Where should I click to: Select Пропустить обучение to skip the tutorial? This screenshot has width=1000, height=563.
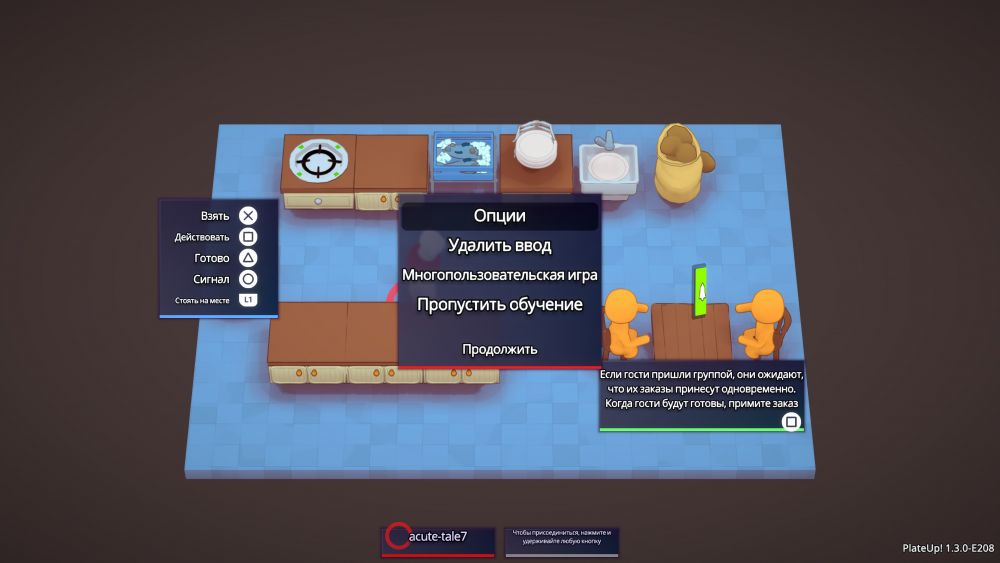pos(499,304)
